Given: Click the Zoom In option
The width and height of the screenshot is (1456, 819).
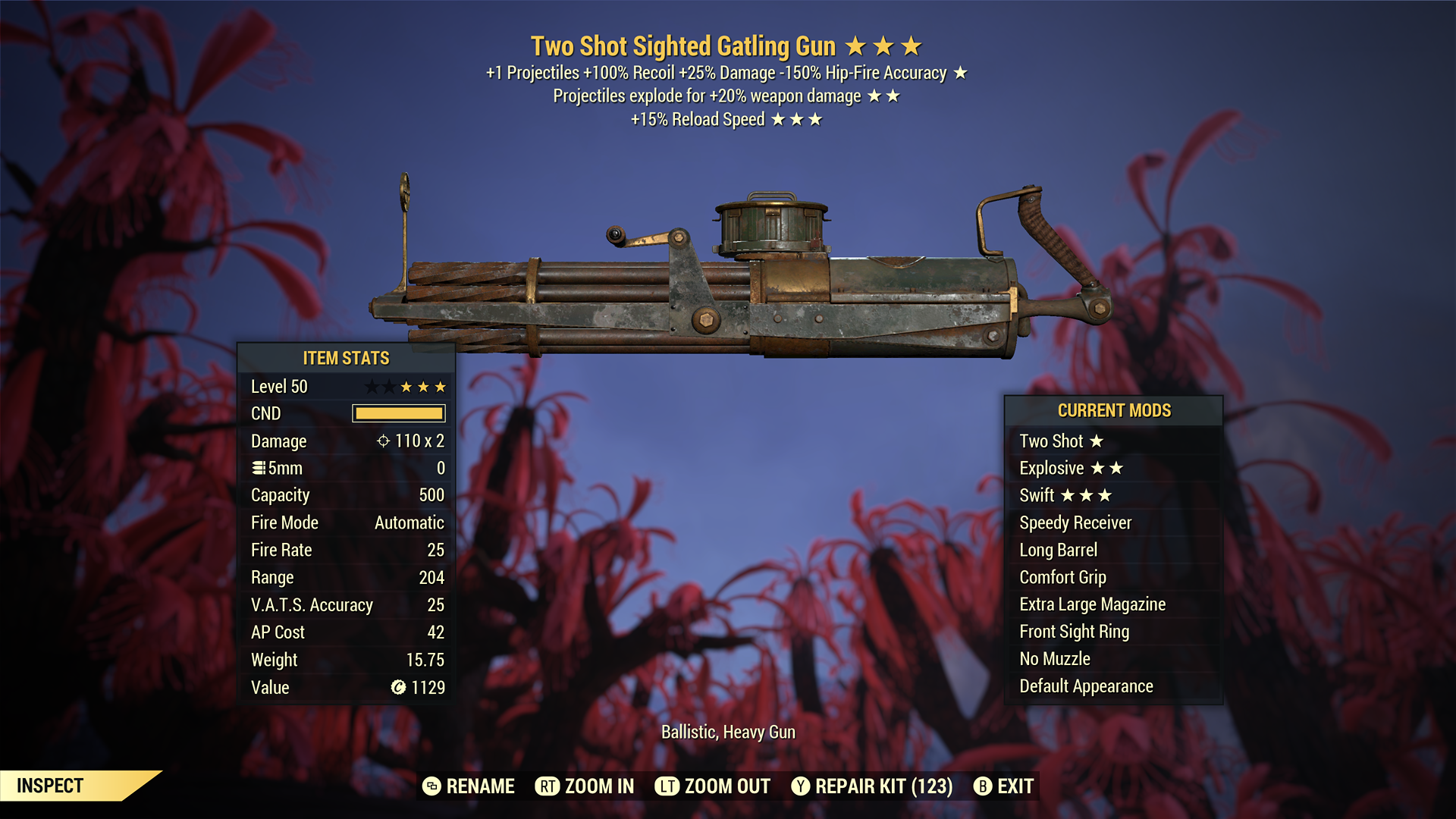Looking at the screenshot, I should pos(585,786).
